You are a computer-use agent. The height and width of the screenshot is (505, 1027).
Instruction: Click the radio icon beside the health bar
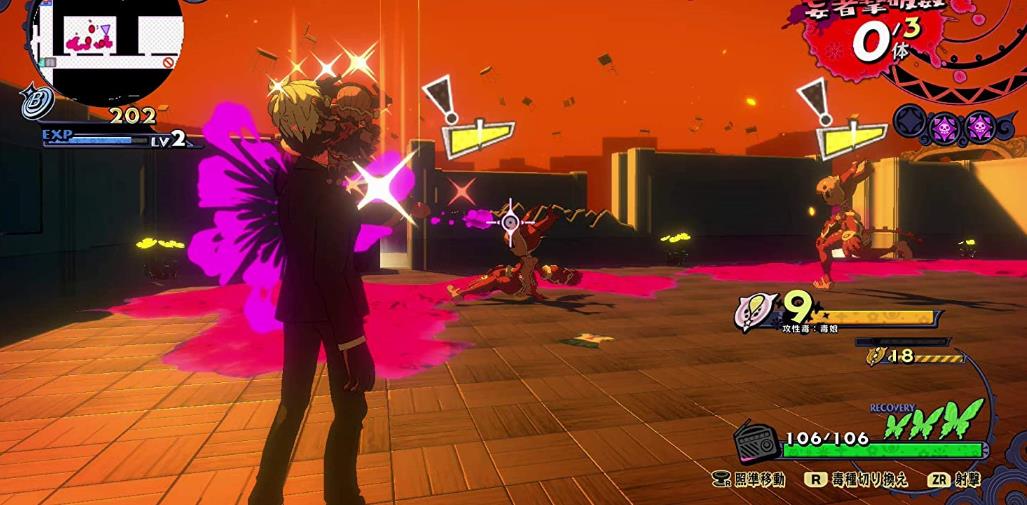click(757, 441)
